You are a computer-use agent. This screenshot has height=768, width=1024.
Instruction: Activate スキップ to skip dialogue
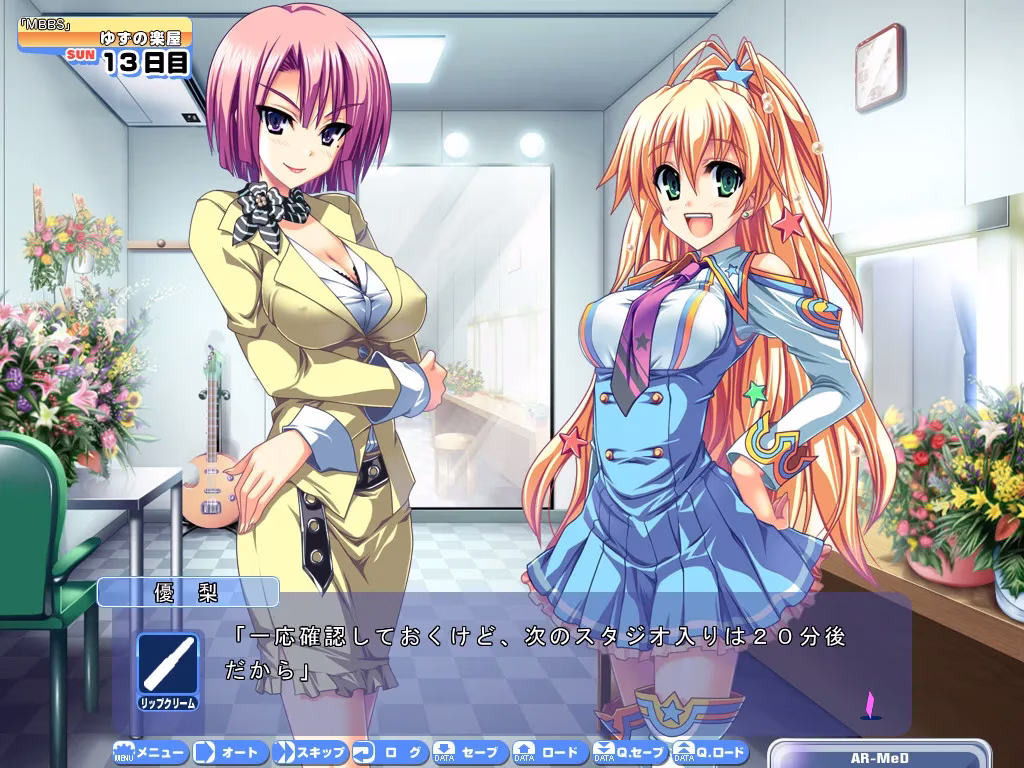click(310, 752)
